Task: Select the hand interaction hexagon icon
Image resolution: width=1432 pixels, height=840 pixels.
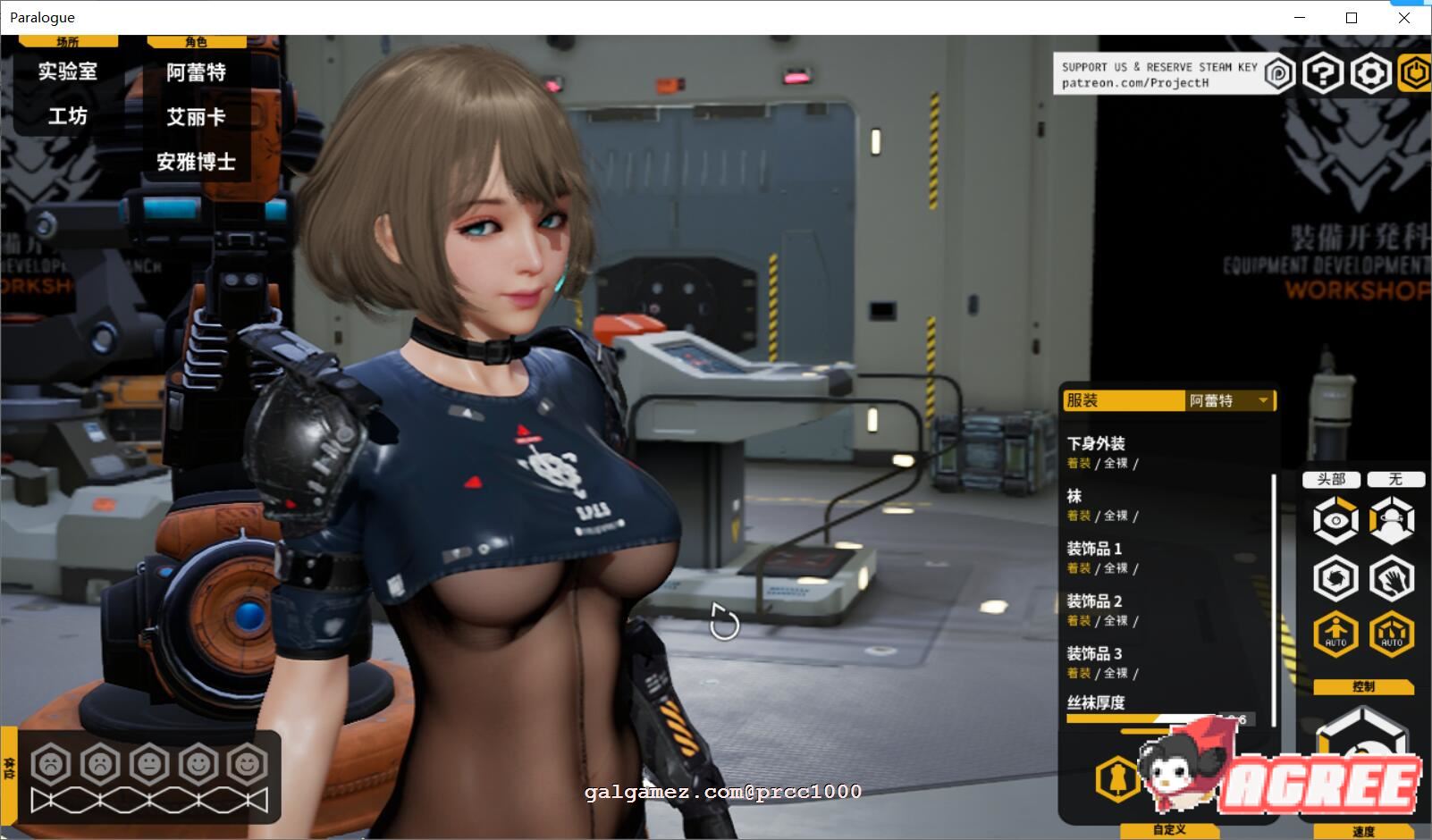Action: tap(1392, 576)
